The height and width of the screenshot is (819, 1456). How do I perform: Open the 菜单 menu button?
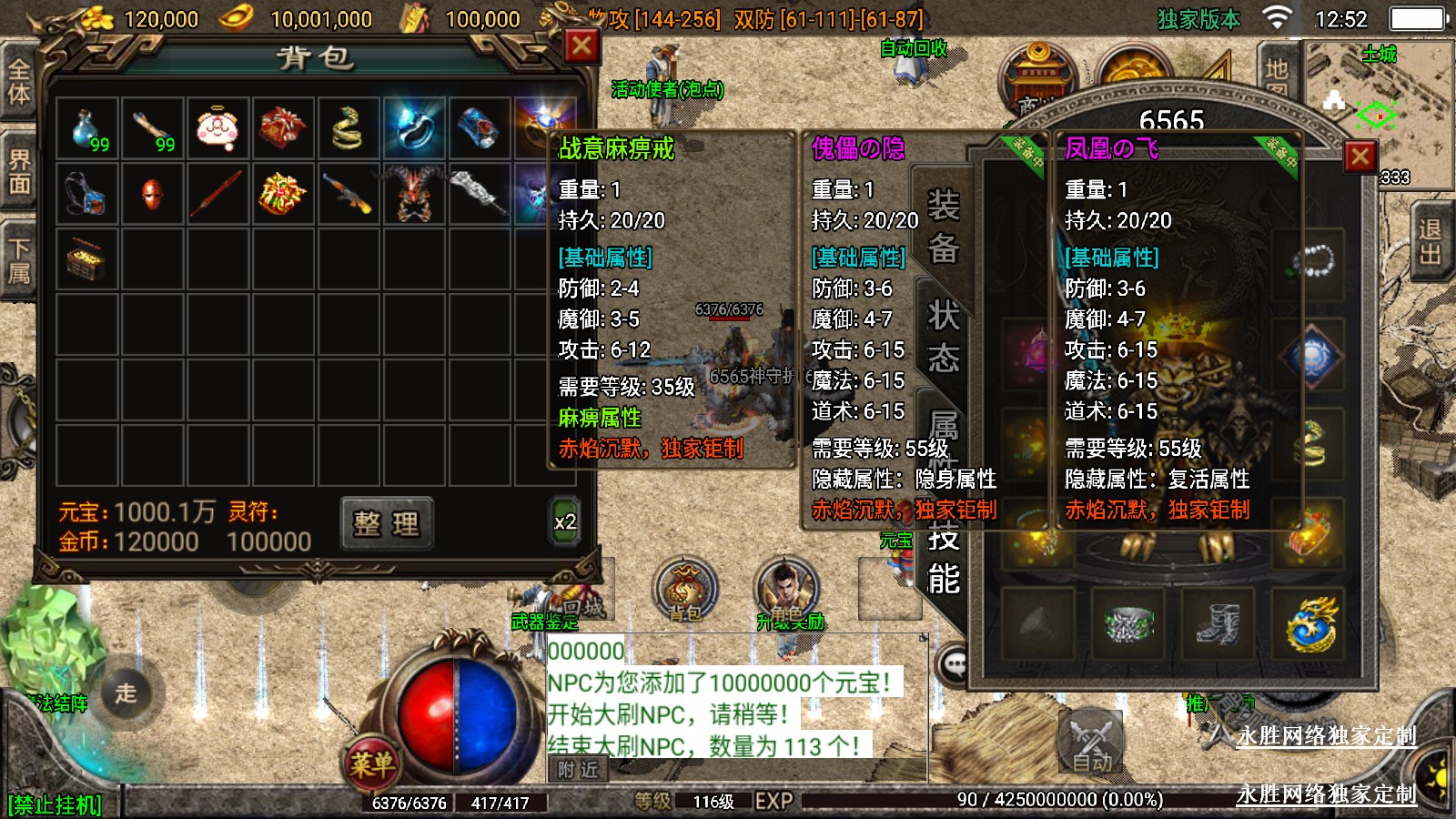pyautogui.click(x=372, y=764)
